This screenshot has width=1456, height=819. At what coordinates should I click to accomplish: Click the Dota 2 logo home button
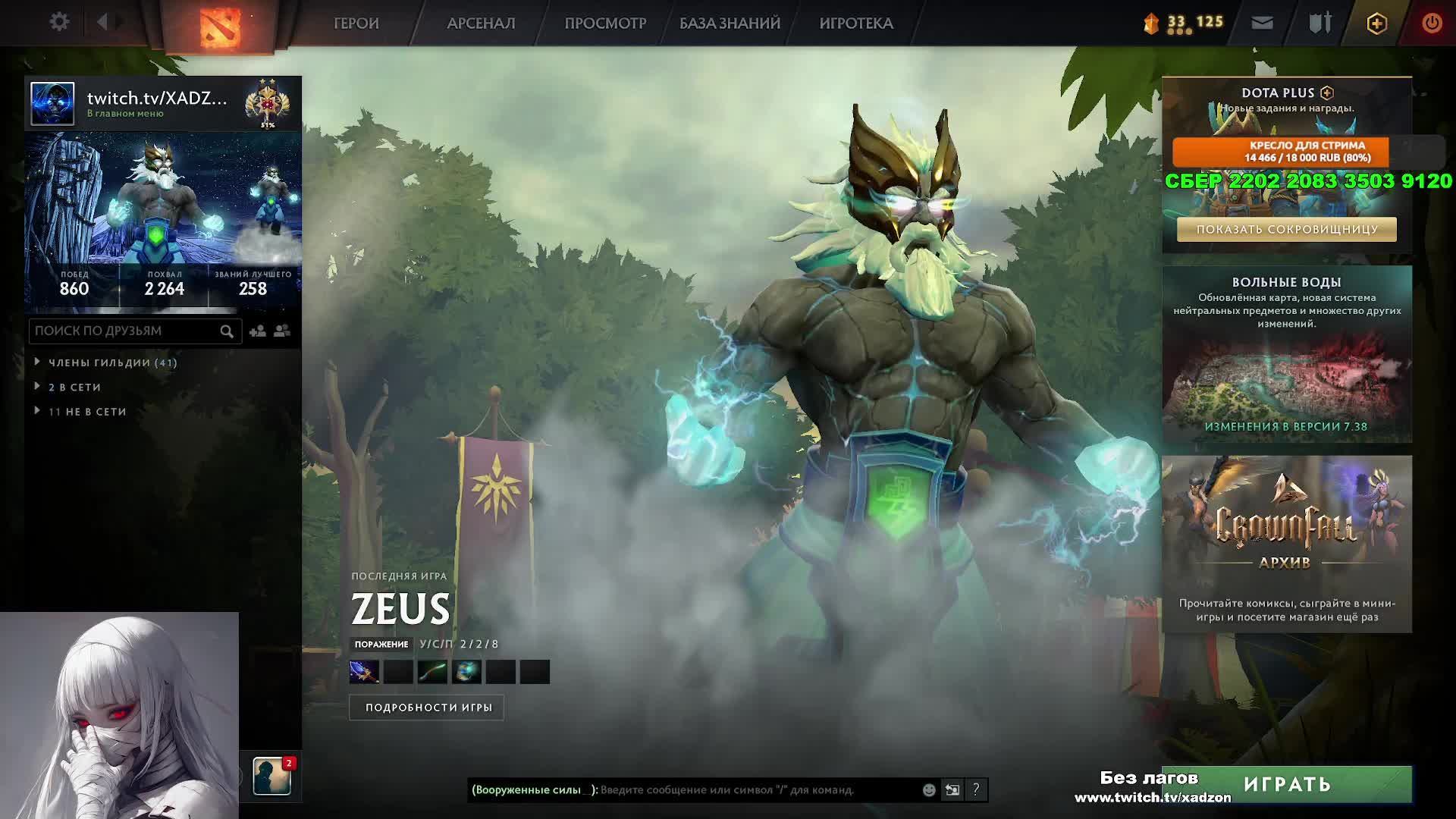220,27
